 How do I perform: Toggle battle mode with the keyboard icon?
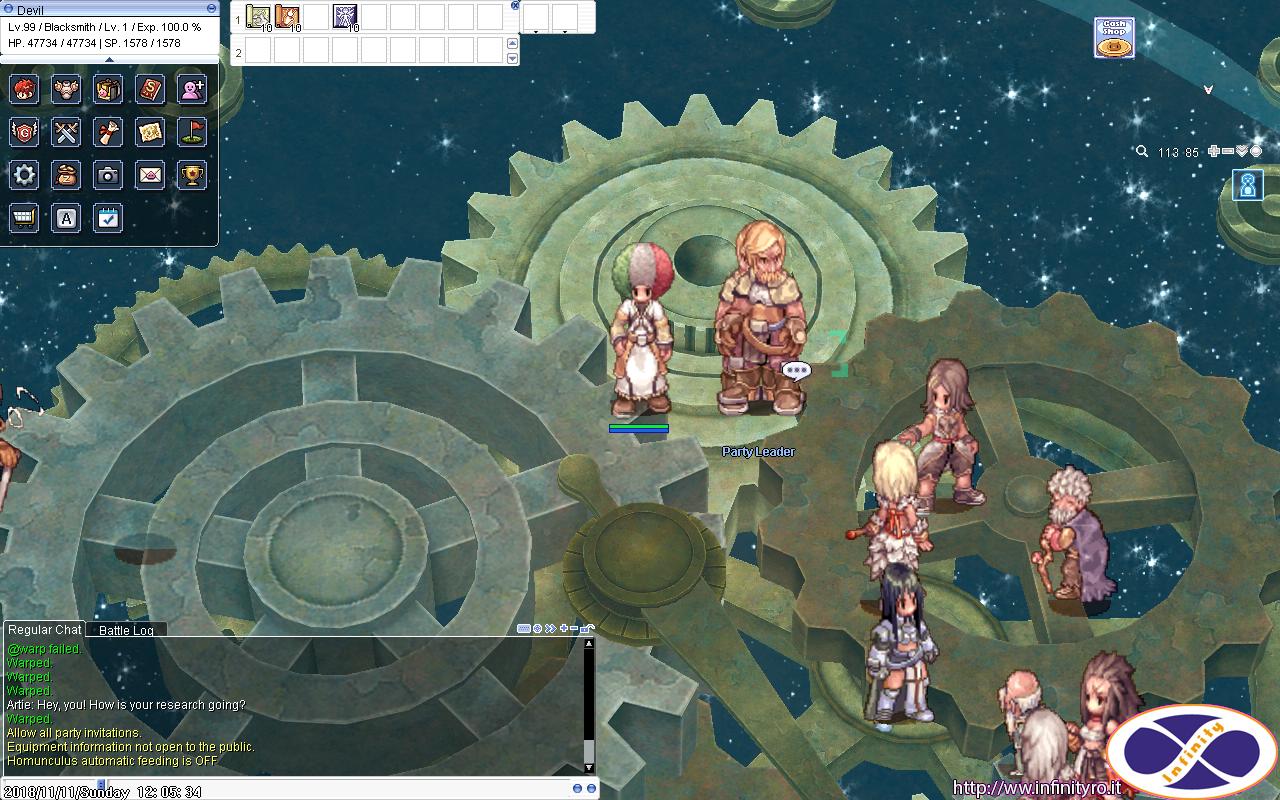click(x=524, y=628)
